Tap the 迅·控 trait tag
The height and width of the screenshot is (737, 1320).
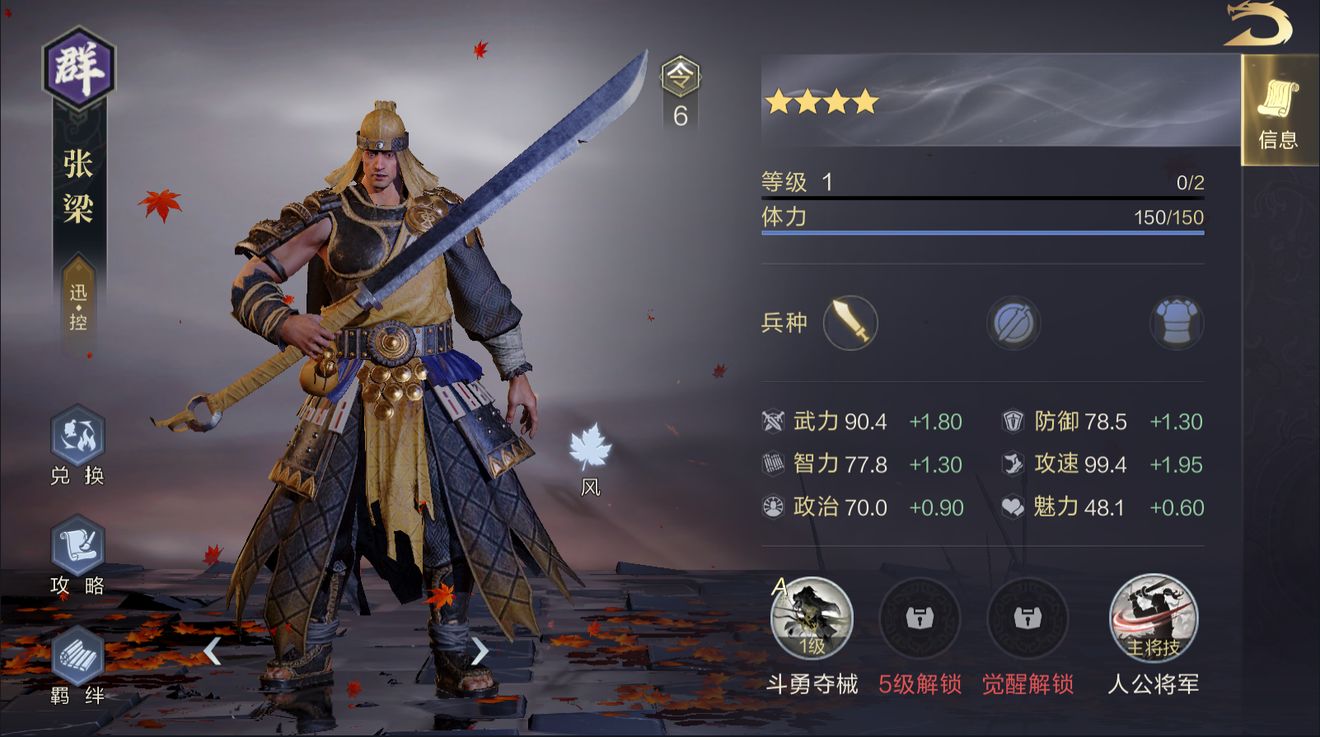pos(79,306)
